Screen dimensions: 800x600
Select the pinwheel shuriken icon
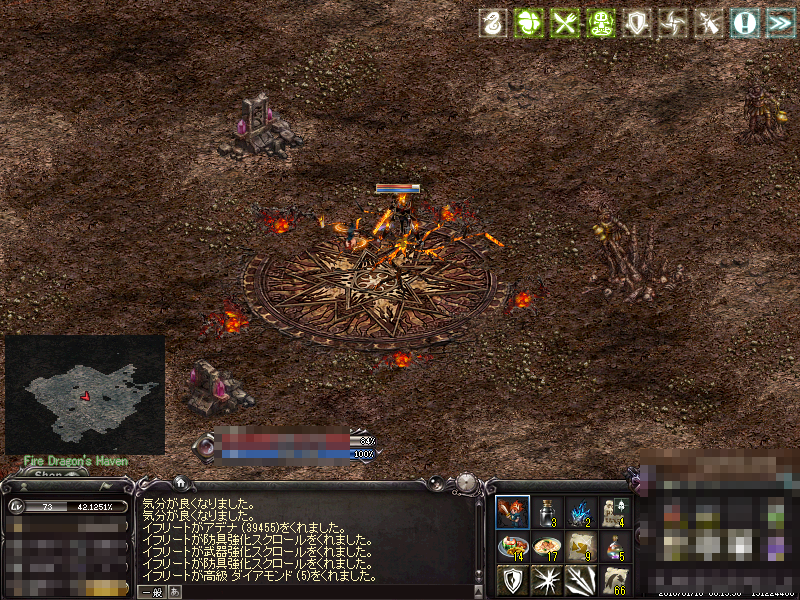[673, 24]
